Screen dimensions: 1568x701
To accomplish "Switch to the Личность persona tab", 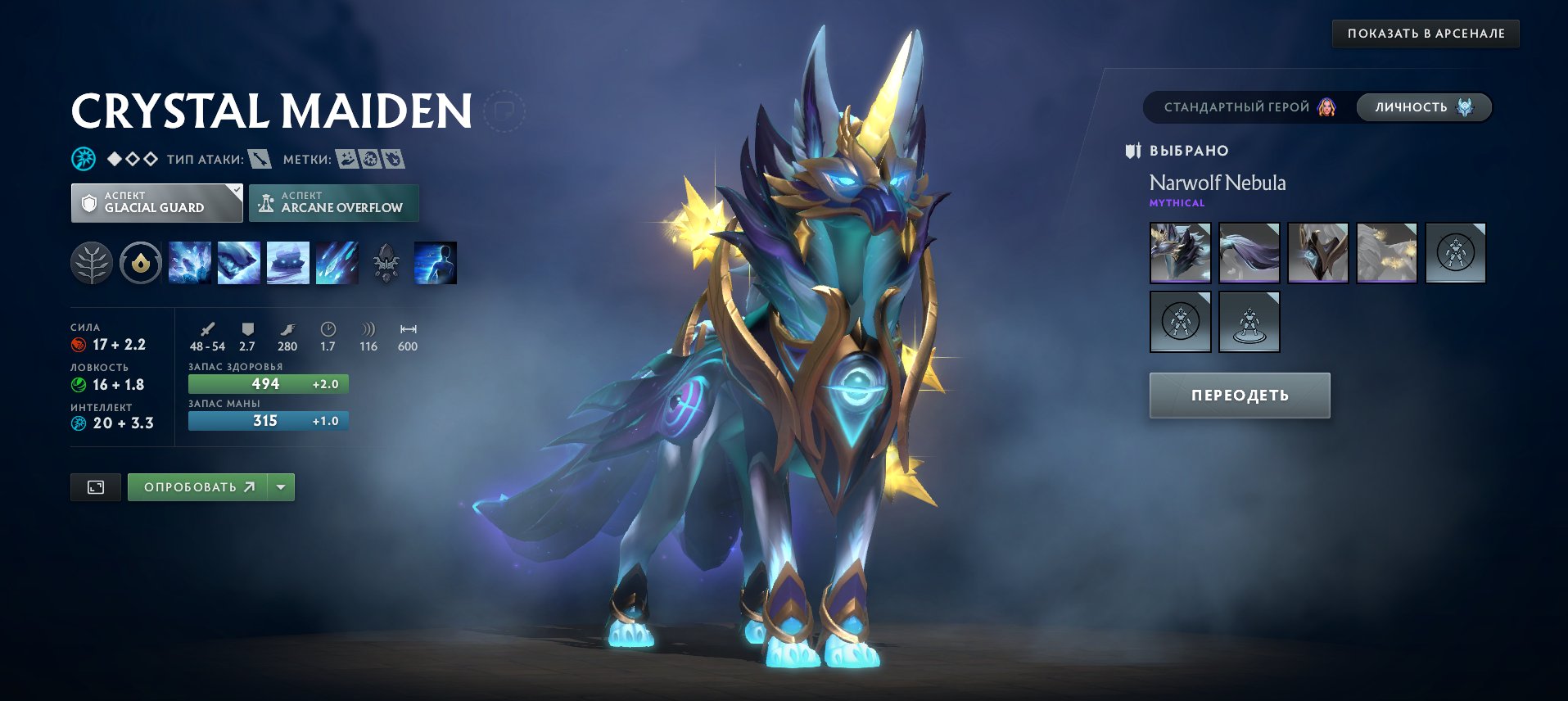I will pyautogui.click(x=1423, y=106).
